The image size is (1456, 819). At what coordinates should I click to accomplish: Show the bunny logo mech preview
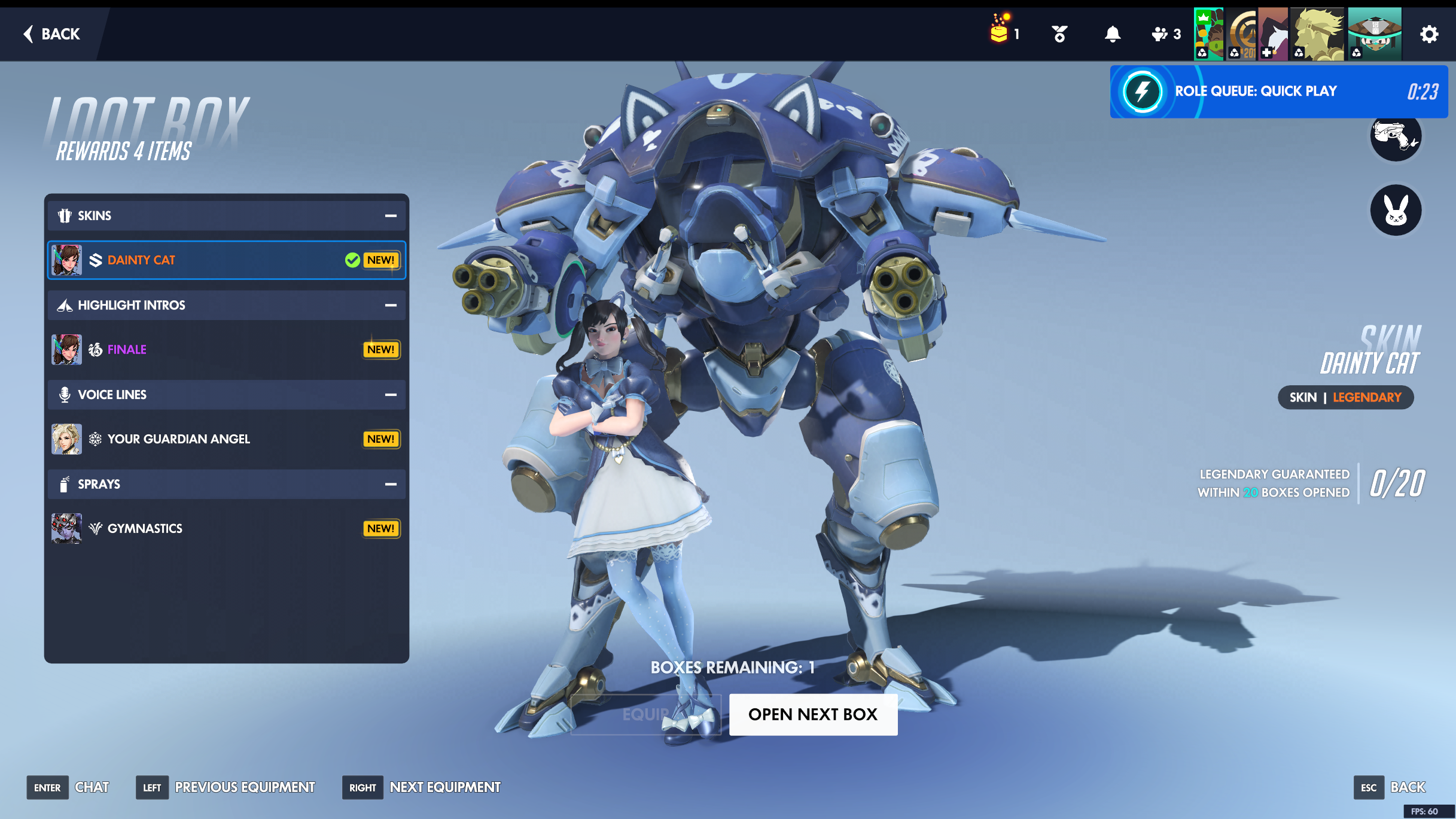[1395, 210]
